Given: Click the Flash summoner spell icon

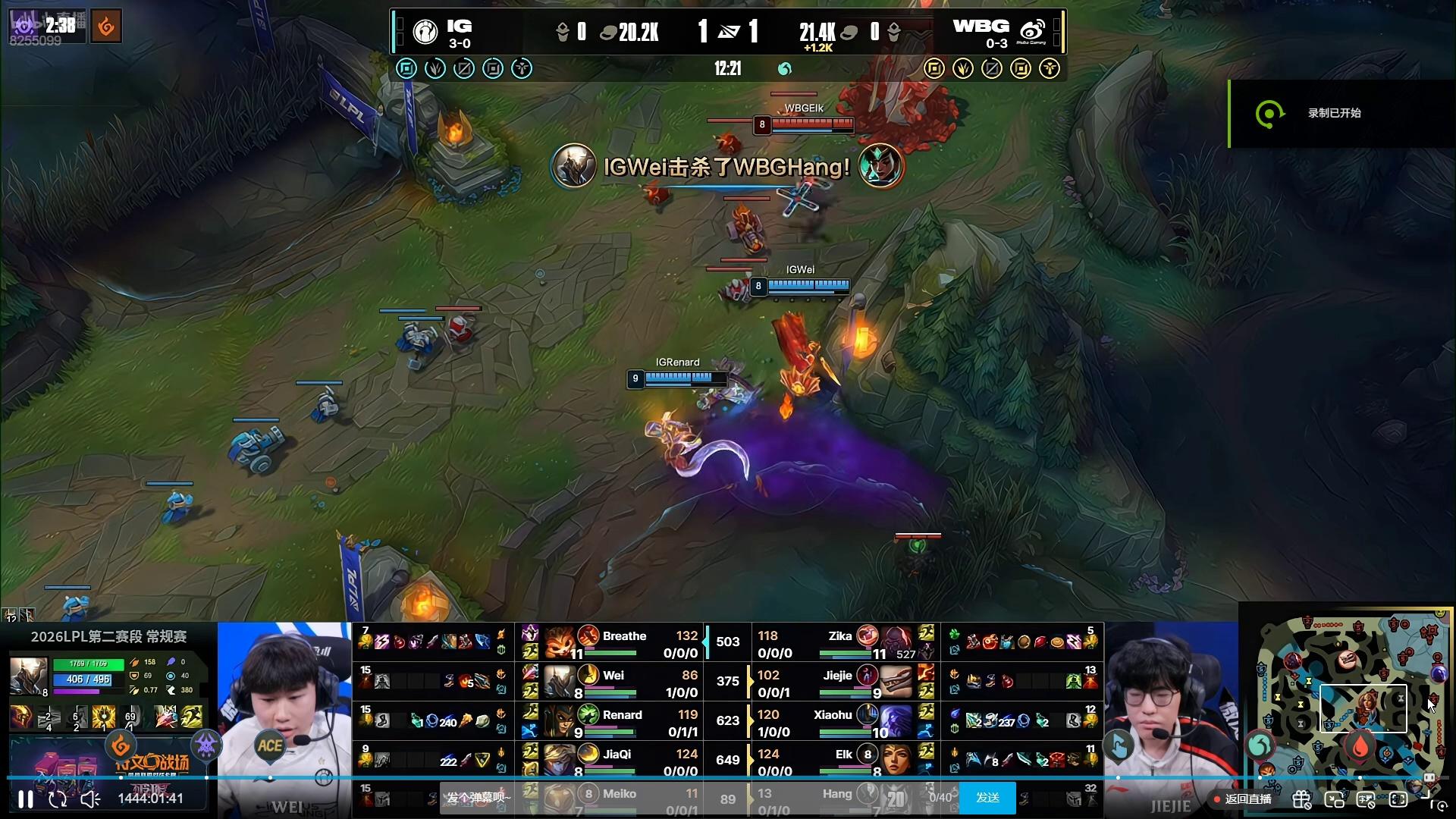Looking at the screenshot, I should (x=192, y=716).
